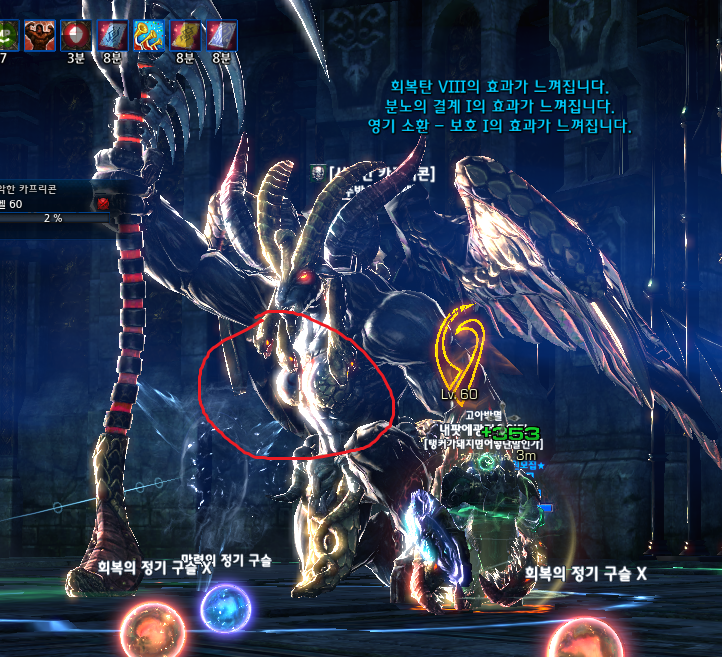Click the rightmost blue scroll buff icon
The image size is (722, 657).
(221, 34)
